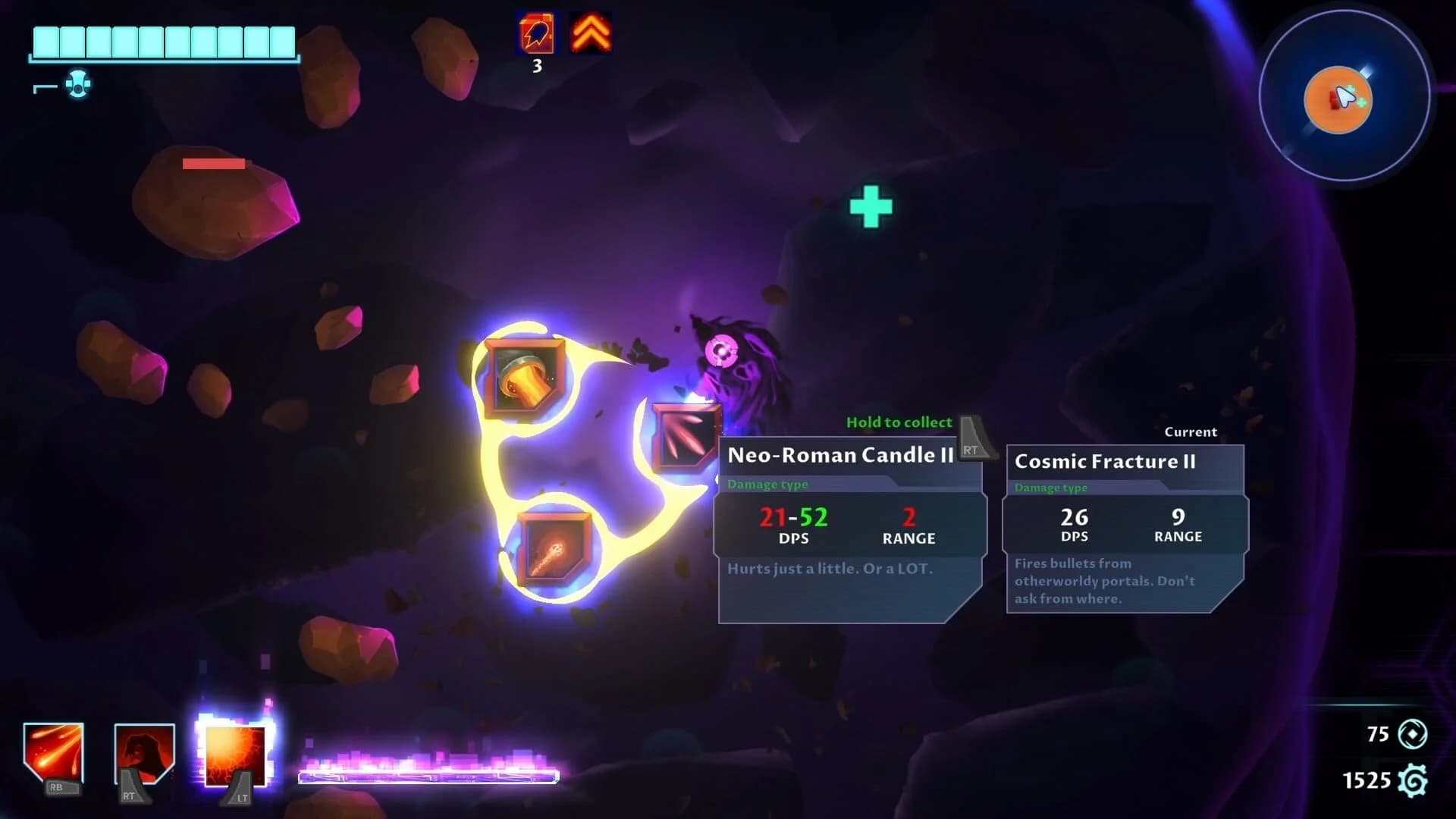Screen dimensions: 1456x819
Task: Click the Damage type label on Neo-Roman Candle
Action: click(x=768, y=484)
